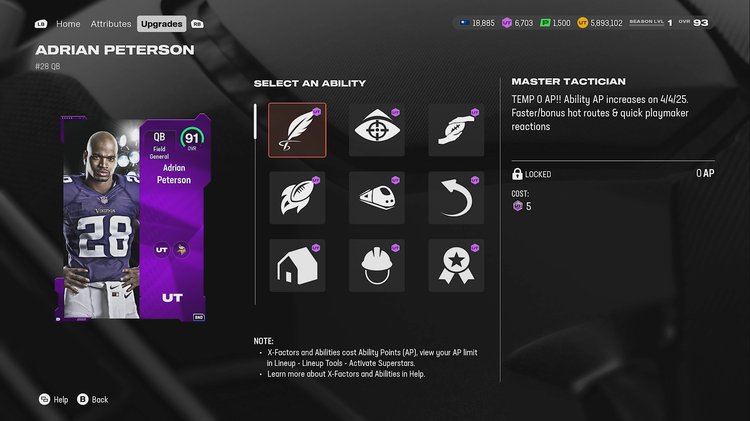Choose the curved arrow ability

tap(456, 198)
